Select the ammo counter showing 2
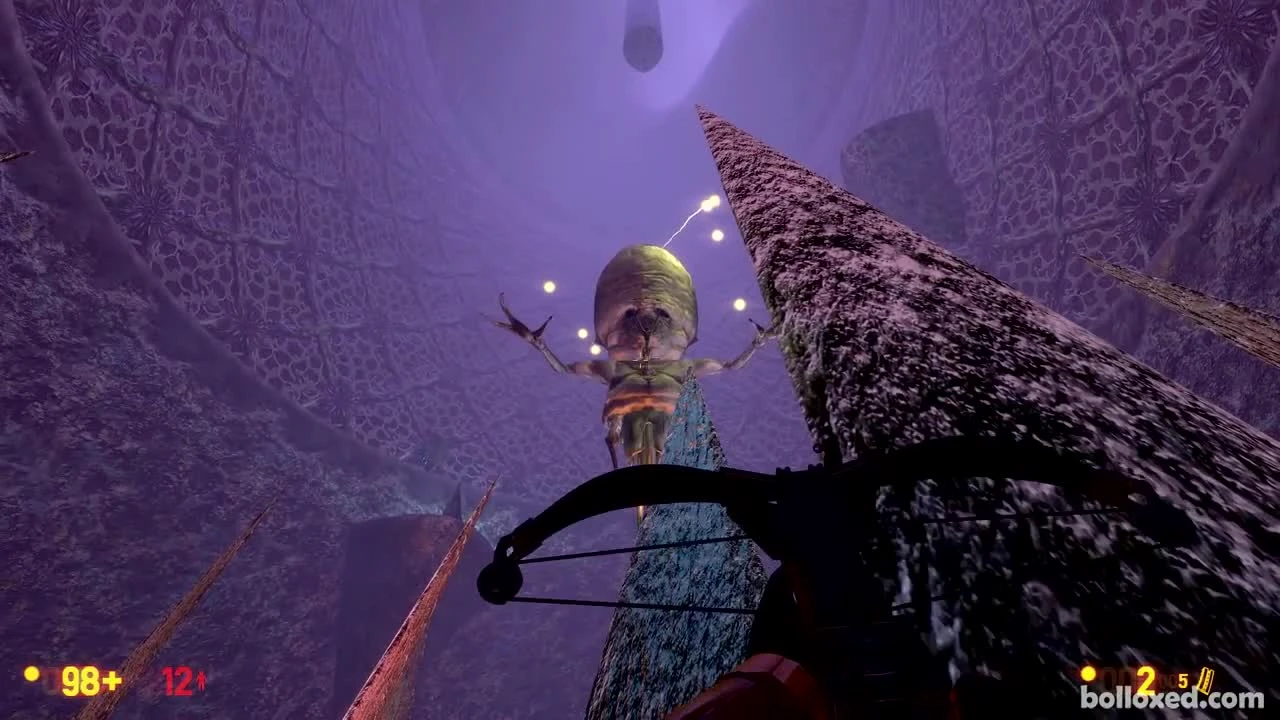Screen dimensions: 1280x720 click(1145, 680)
